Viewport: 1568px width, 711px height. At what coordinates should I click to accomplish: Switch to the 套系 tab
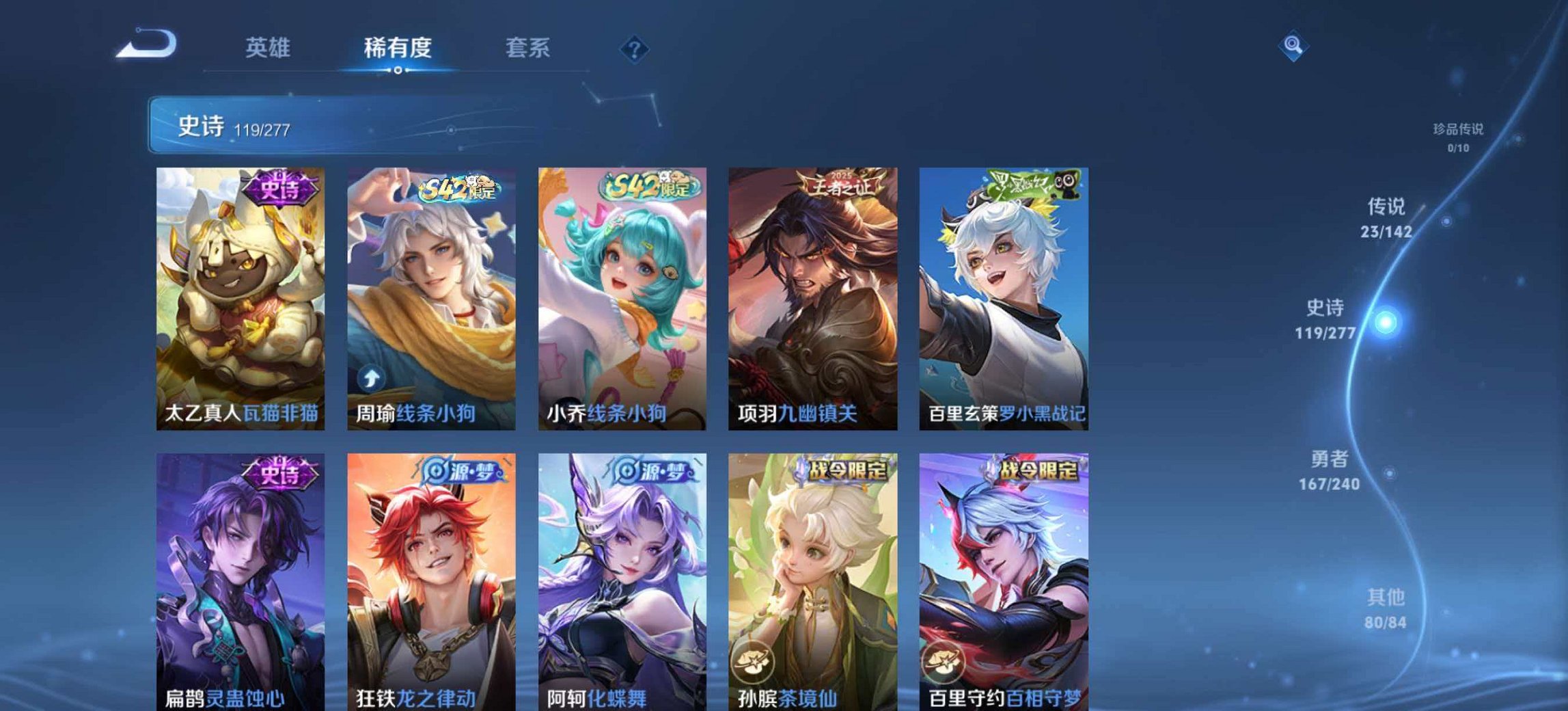click(529, 48)
